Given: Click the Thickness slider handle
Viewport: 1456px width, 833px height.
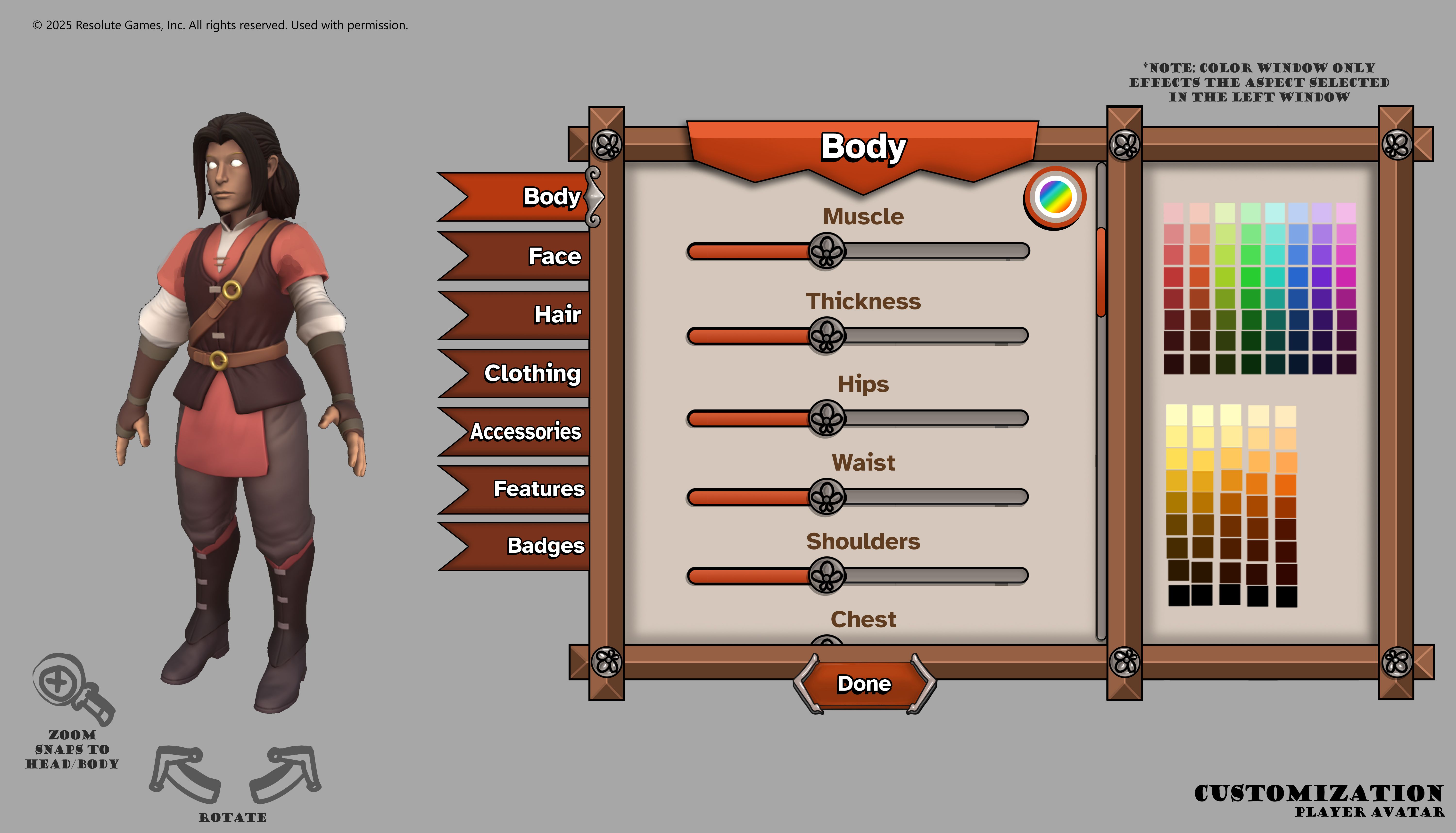Looking at the screenshot, I should 826,336.
